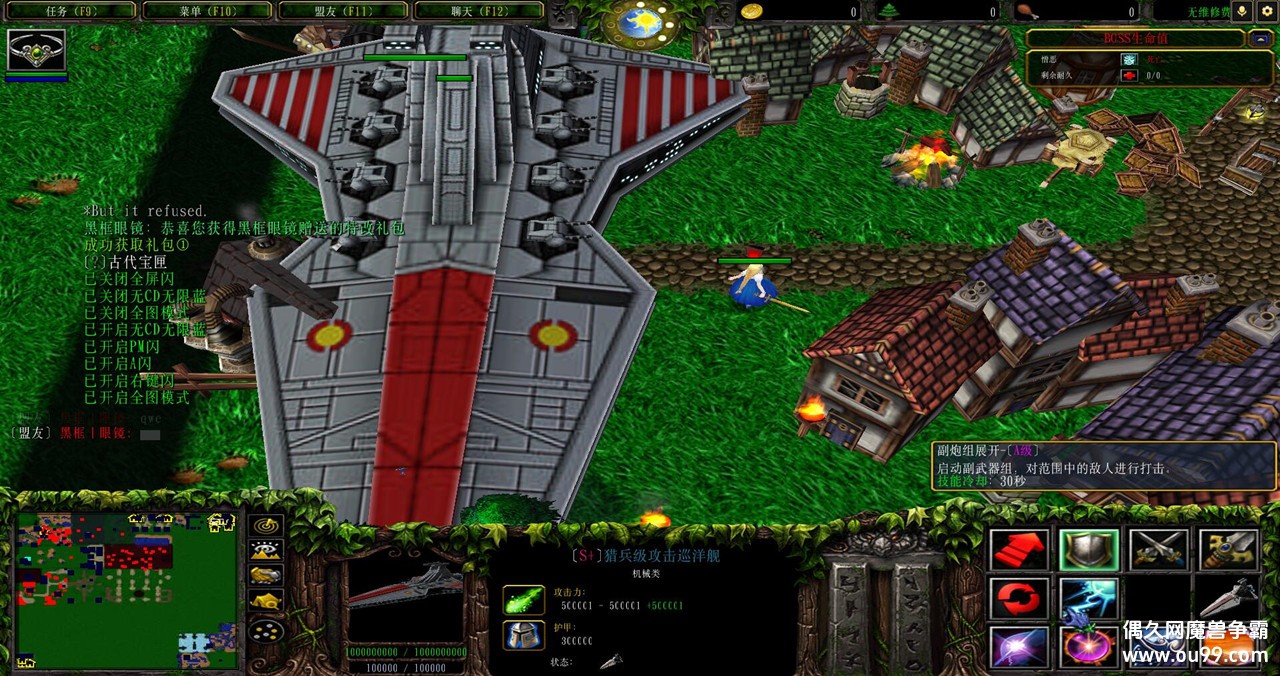Open the formation movement toggle button
This screenshot has height=676, width=1280.
coord(266,630)
